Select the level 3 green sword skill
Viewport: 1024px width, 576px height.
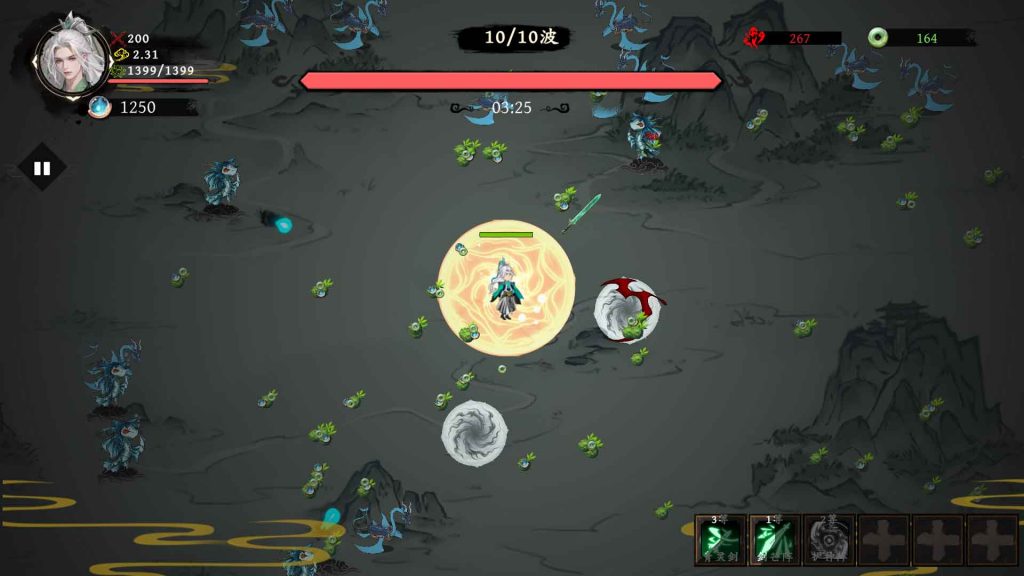[721, 540]
